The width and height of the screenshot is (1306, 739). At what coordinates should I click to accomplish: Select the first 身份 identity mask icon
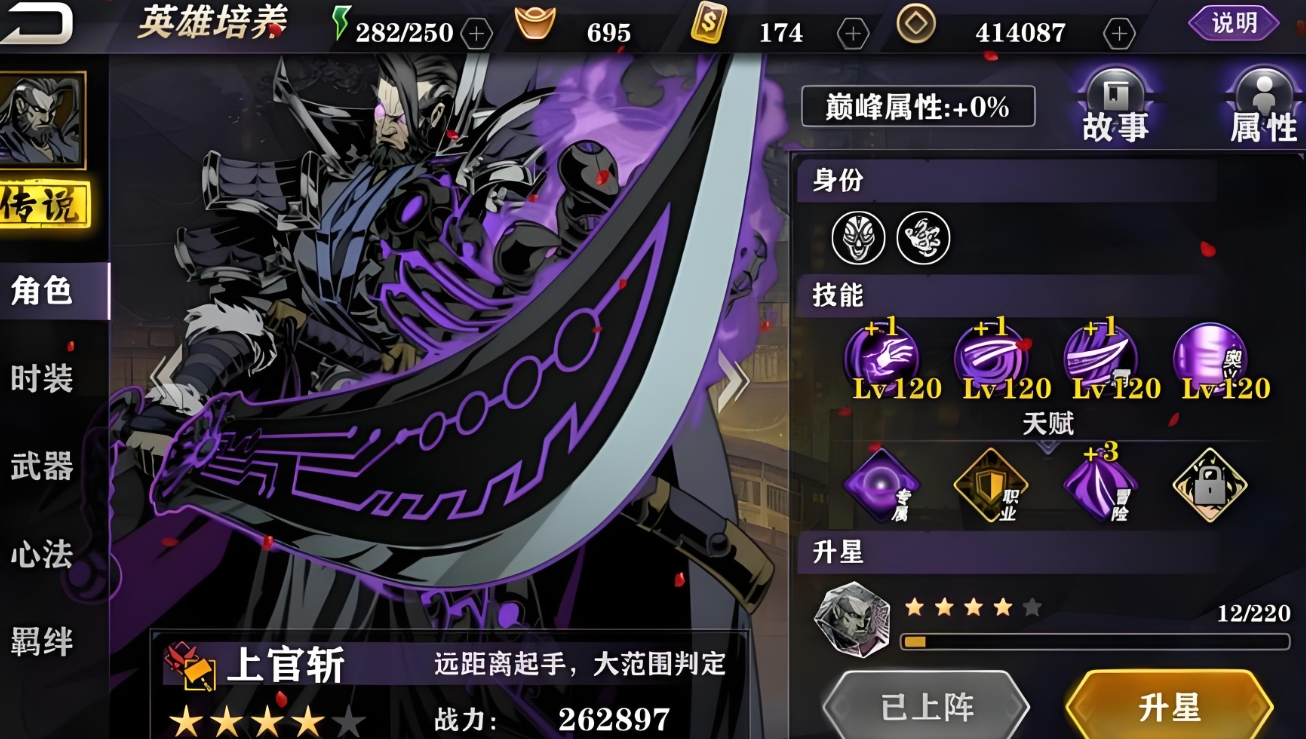tap(856, 236)
